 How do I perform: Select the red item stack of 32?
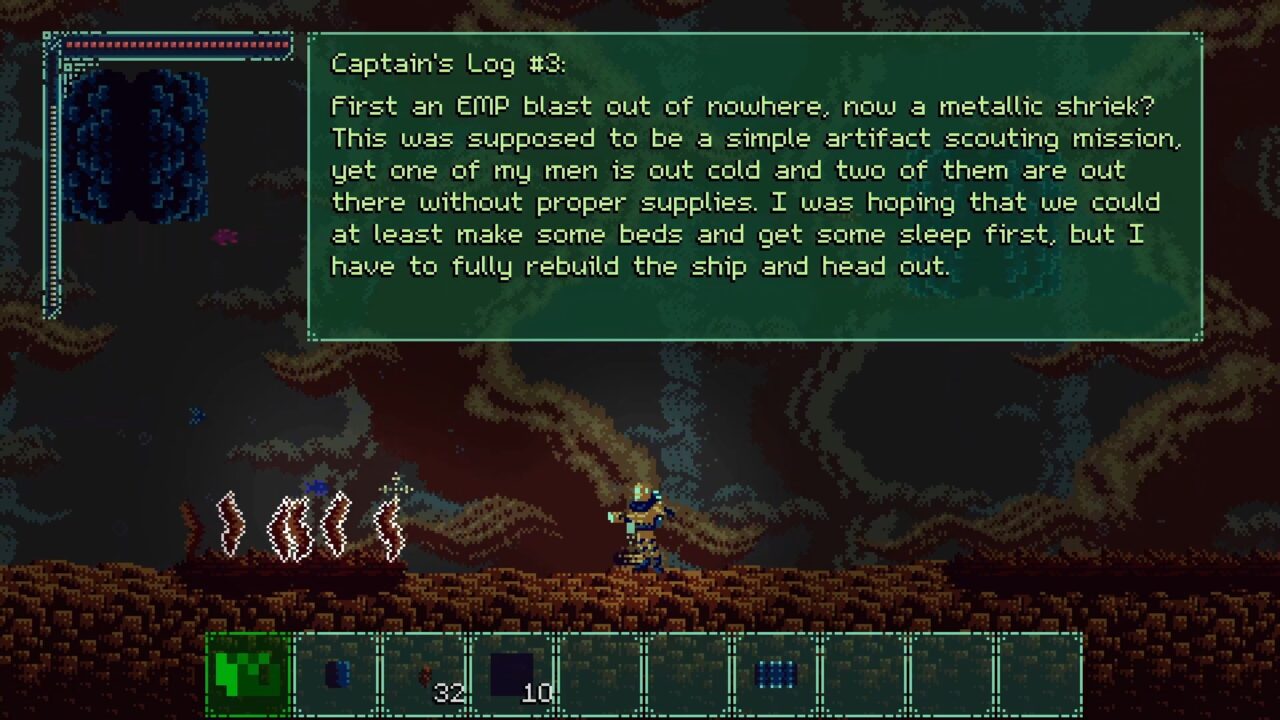[x=425, y=675]
